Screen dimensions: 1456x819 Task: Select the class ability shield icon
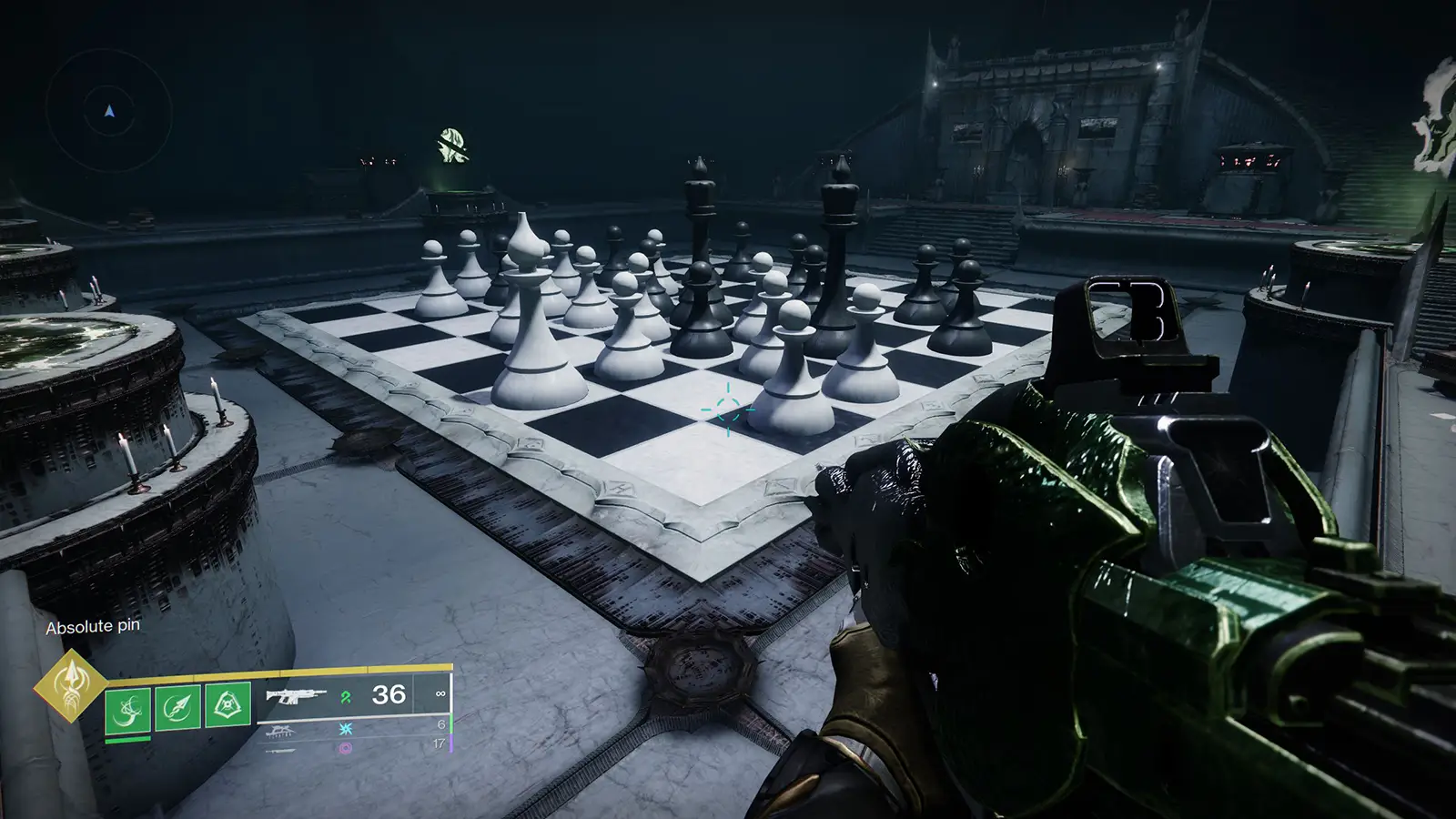coord(227,705)
